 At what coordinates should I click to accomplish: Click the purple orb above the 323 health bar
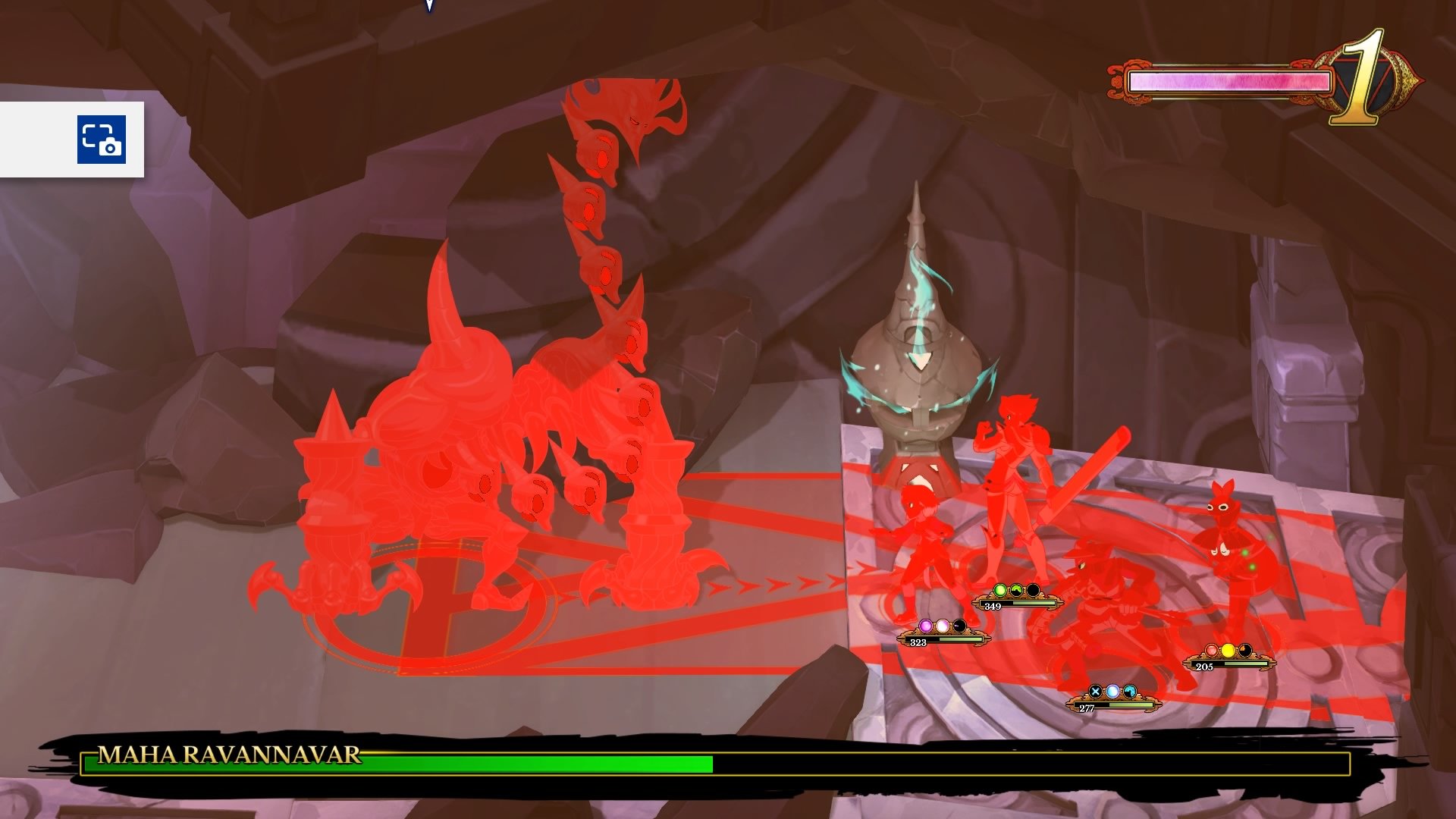tap(926, 626)
